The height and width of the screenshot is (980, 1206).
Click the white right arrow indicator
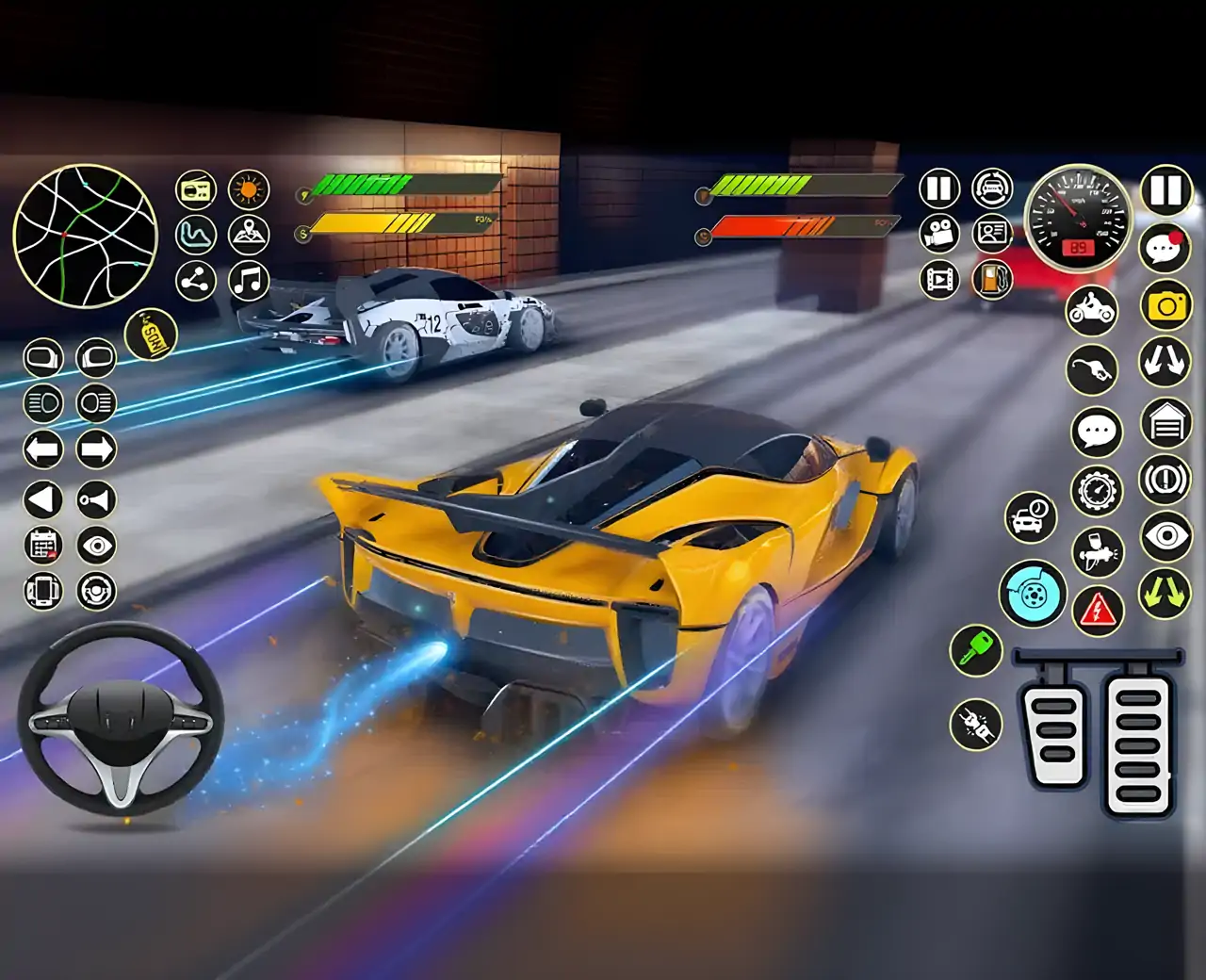point(96,449)
